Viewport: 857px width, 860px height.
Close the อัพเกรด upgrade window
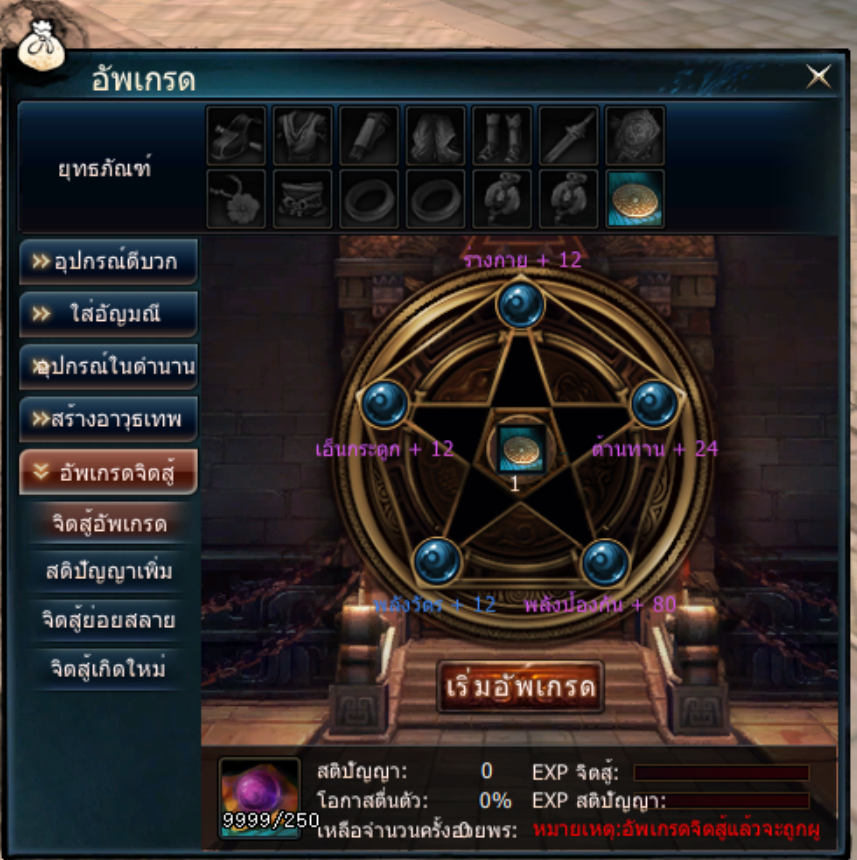tap(819, 77)
